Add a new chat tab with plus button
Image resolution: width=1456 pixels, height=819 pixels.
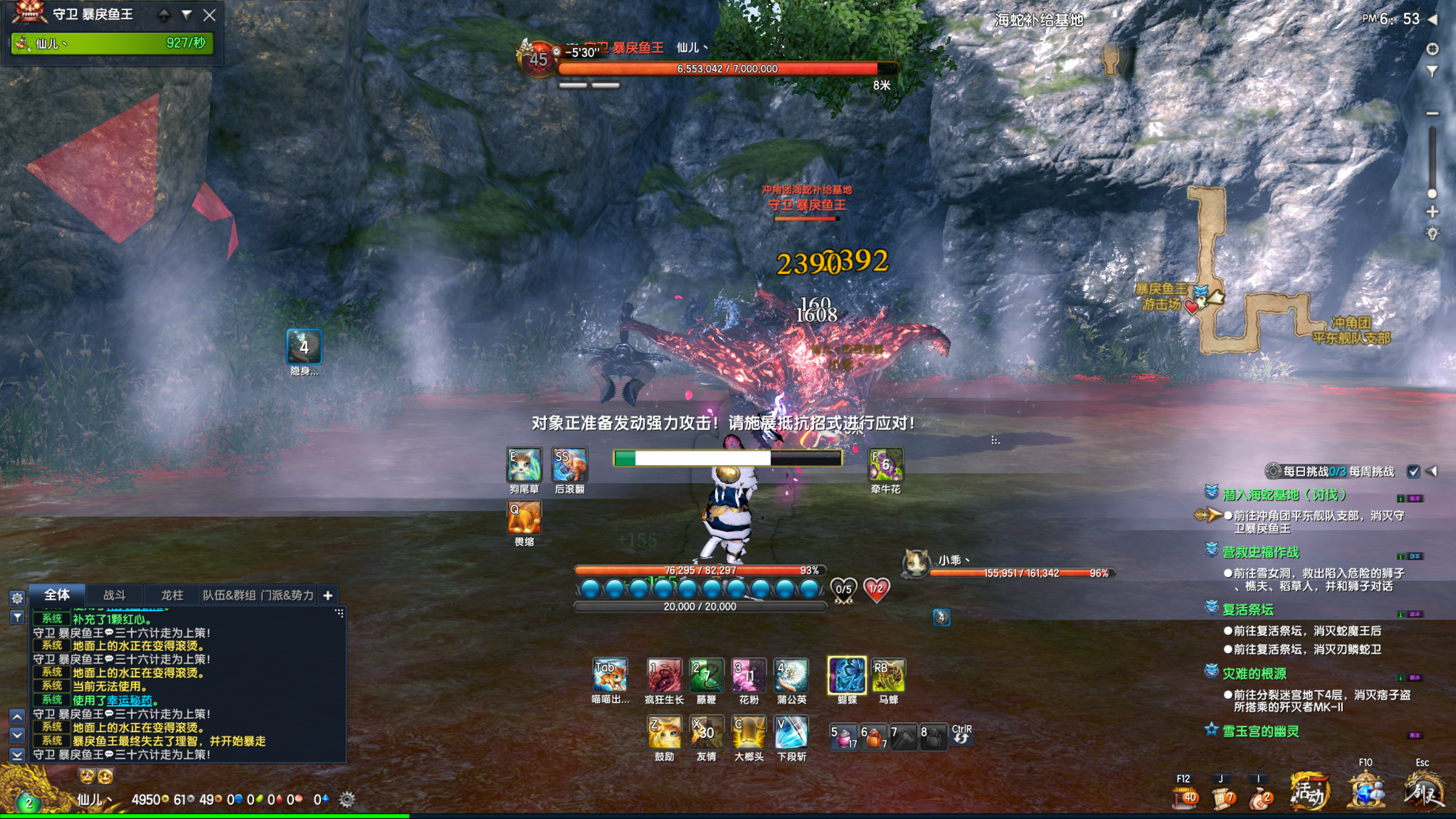point(328,595)
